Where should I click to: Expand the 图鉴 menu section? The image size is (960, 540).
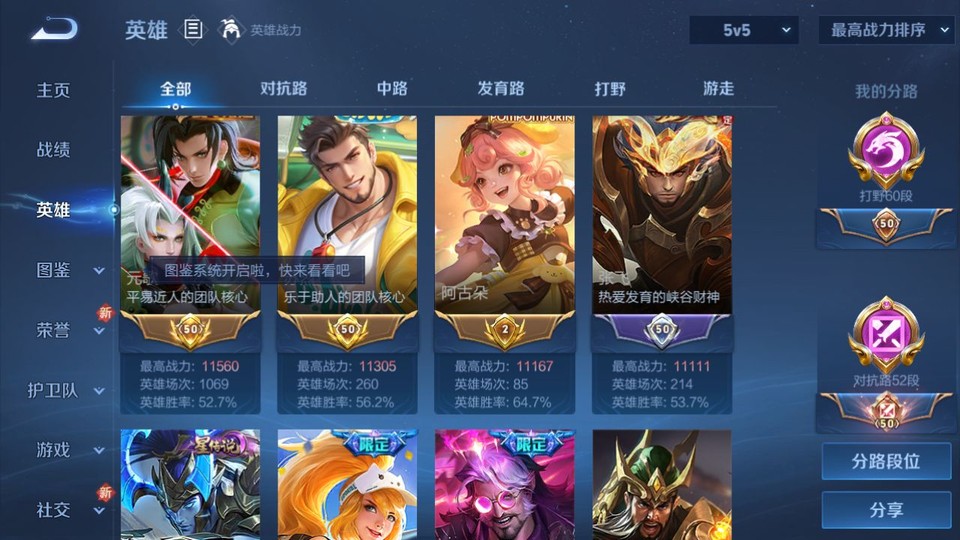(69, 270)
